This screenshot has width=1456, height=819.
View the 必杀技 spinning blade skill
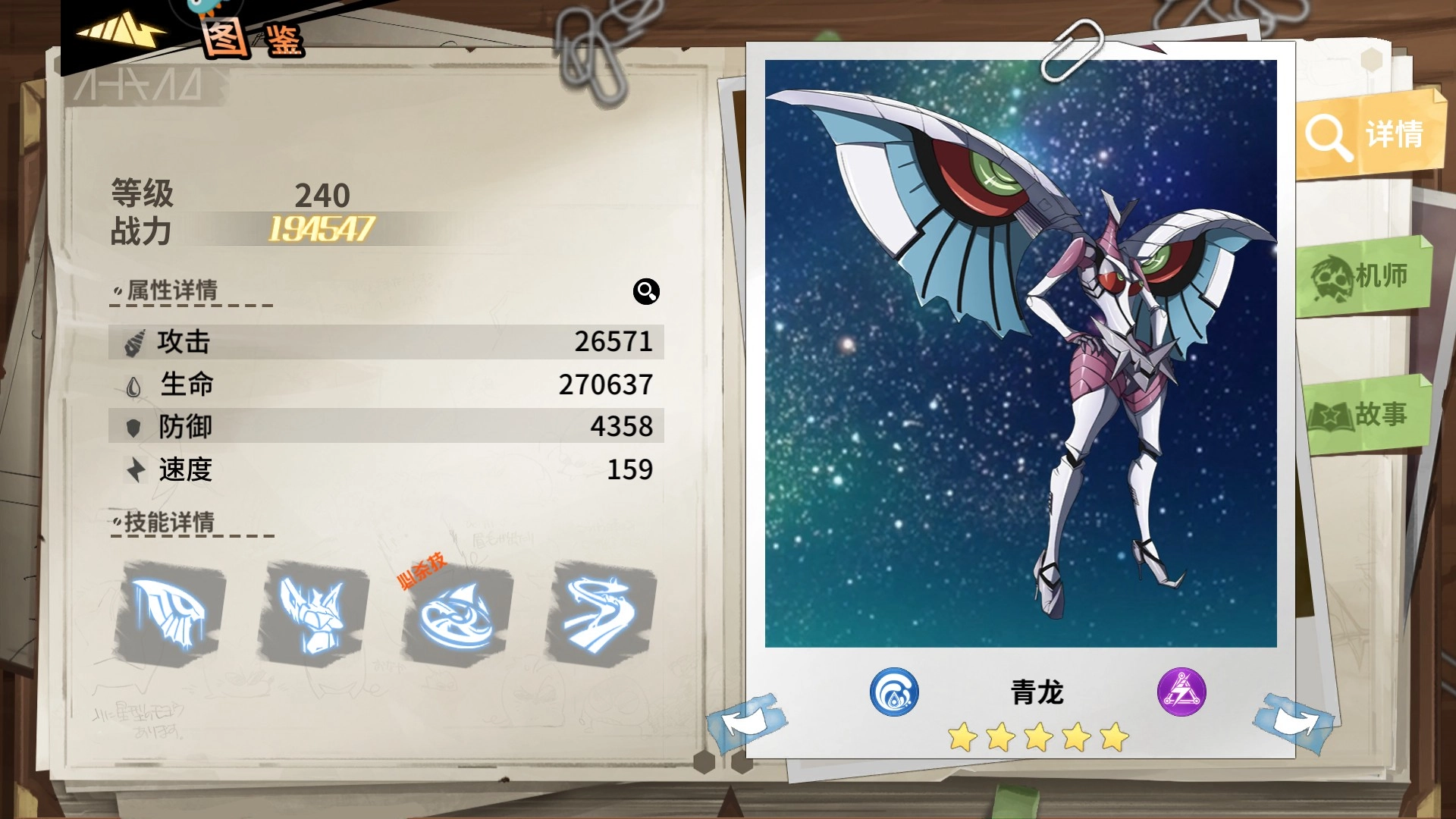click(457, 614)
